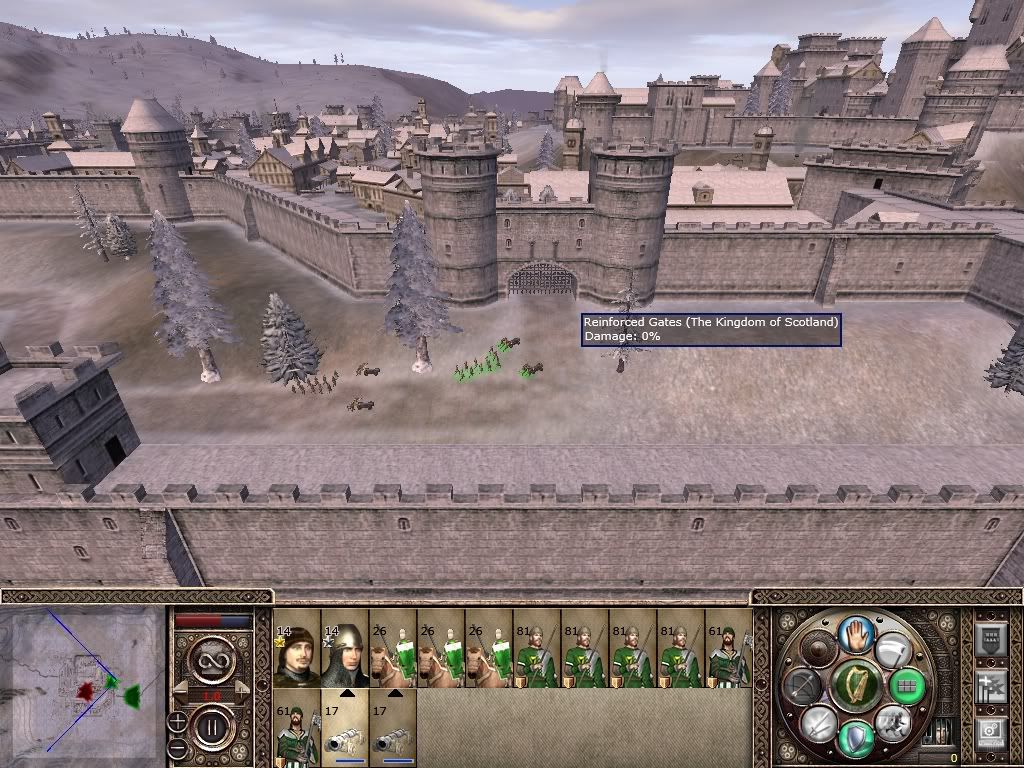Click the crossed swords melee button
Viewport: 1024px width, 768px height.
click(x=819, y=722)
